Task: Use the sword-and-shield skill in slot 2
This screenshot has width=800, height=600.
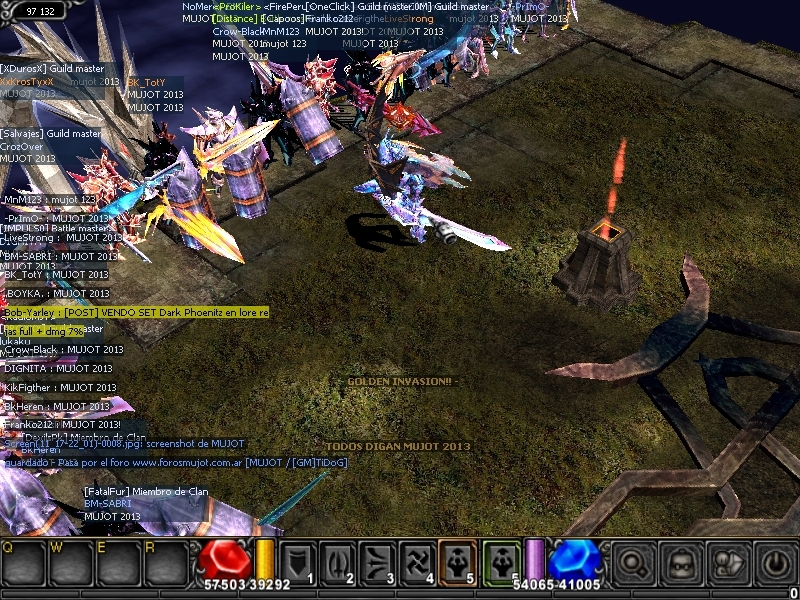Action: [x=337, y=562]
